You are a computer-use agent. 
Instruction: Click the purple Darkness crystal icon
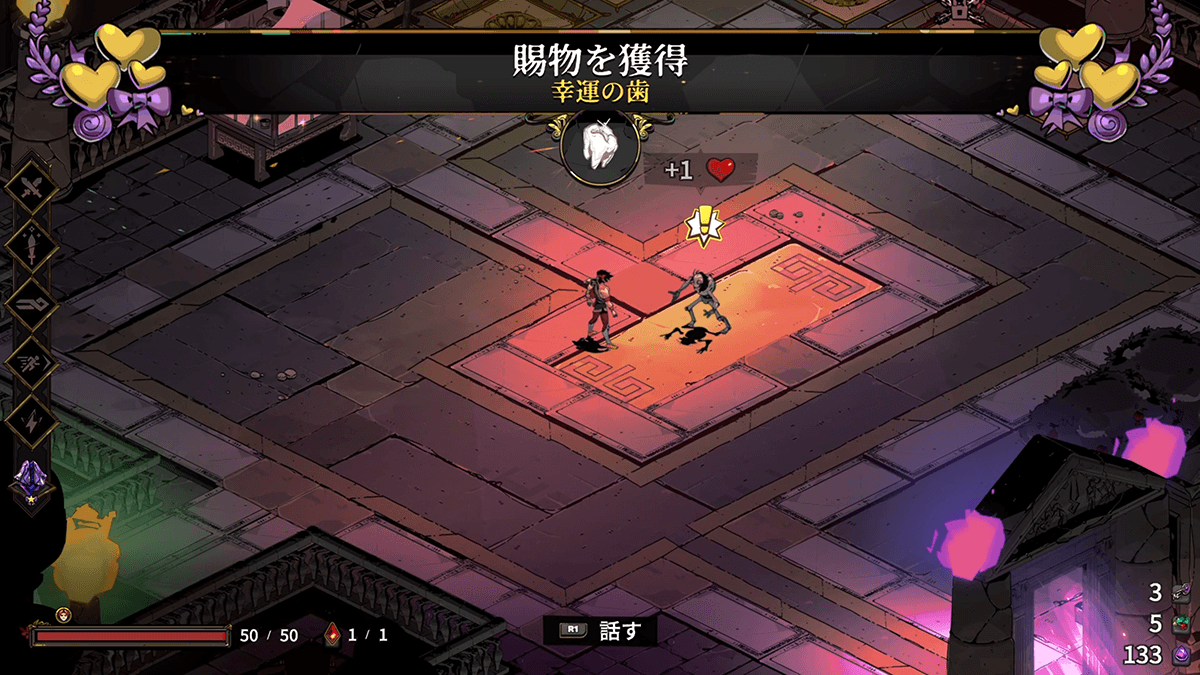coord(1181,655)
